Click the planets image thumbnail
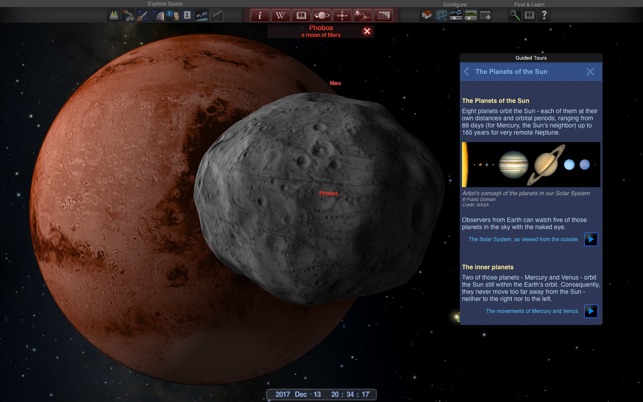The image size is (643, 402). point(531,164)
